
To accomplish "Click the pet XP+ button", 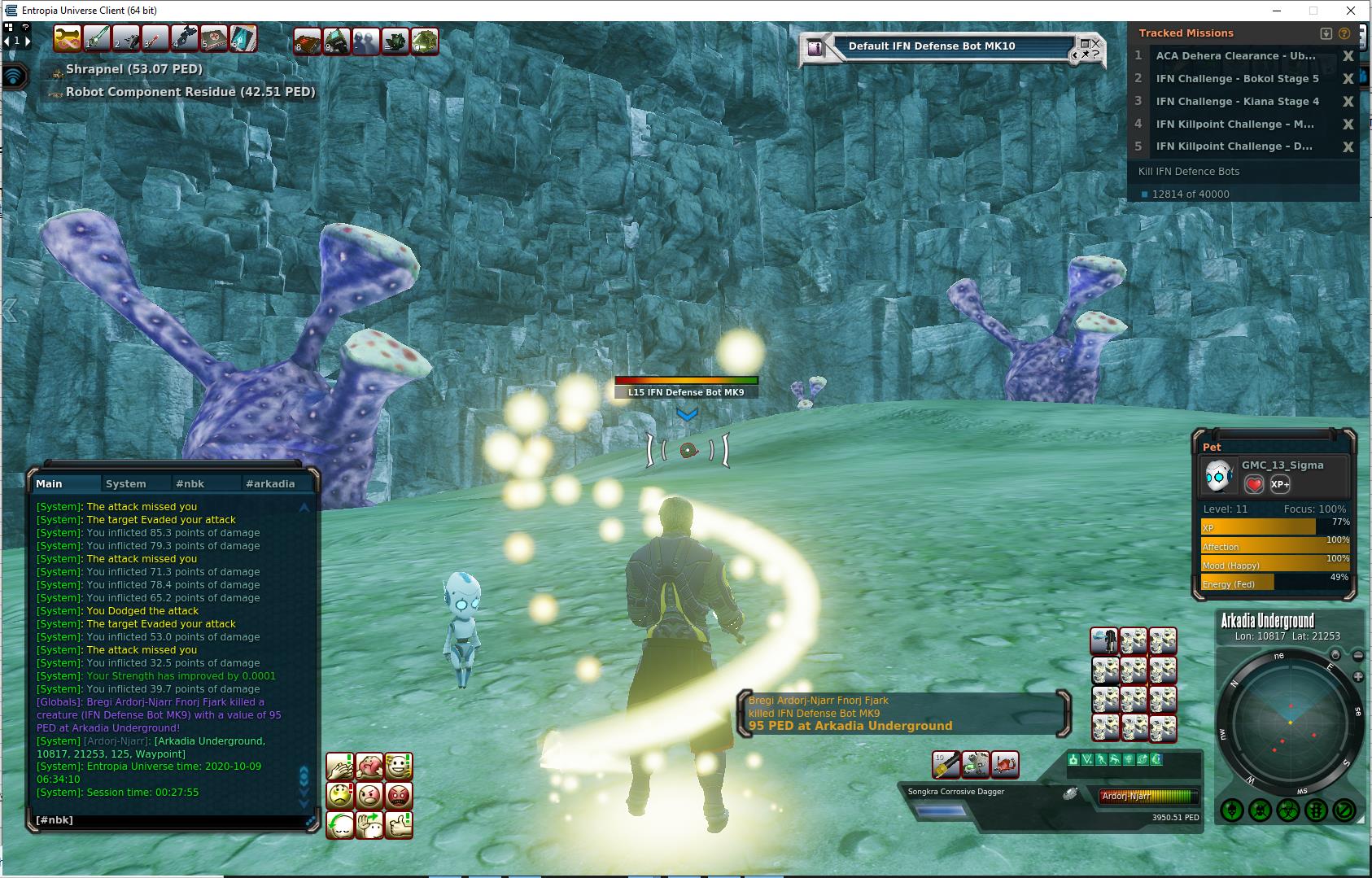I will click(x=1280, y=484).
